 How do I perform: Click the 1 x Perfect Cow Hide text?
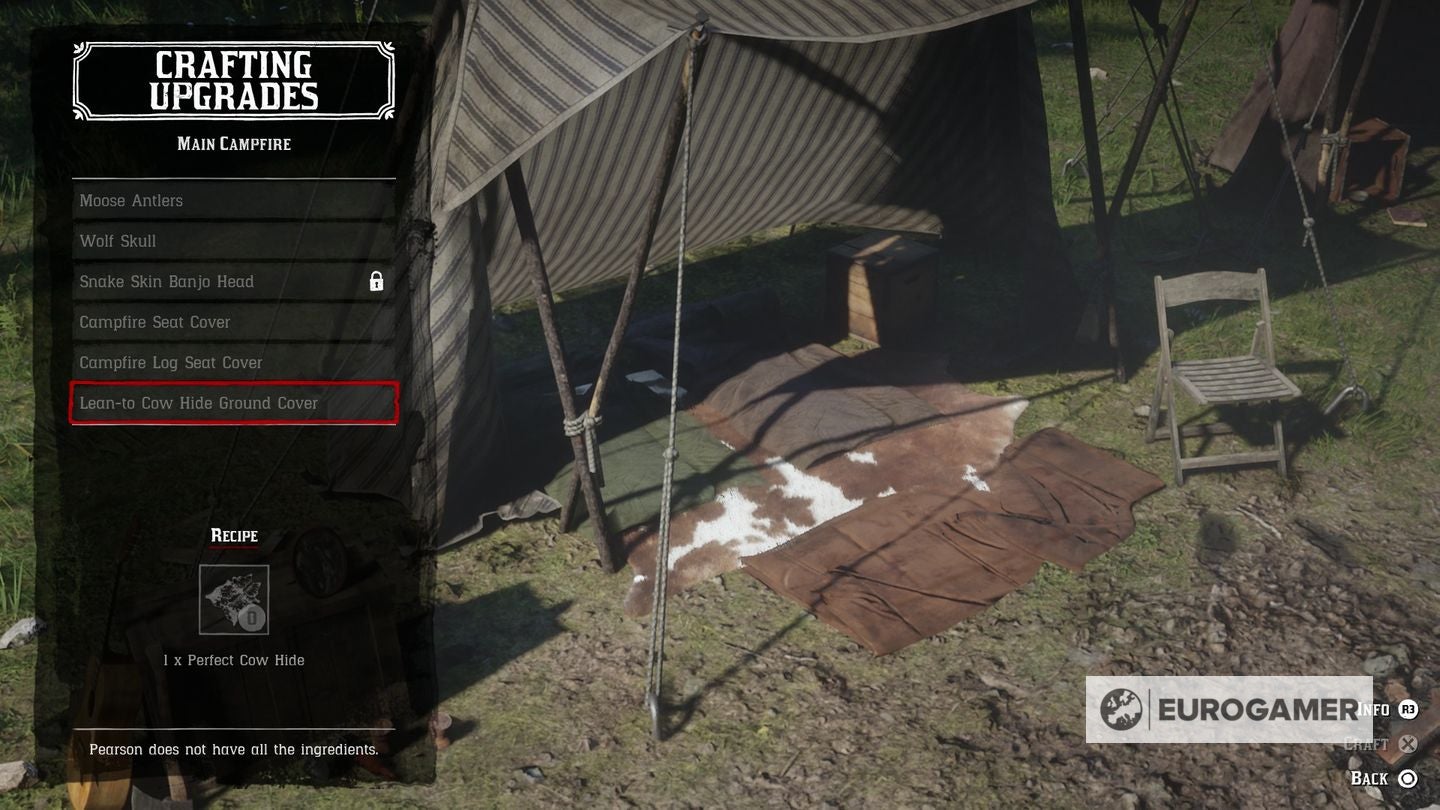(x=235, y=660)
